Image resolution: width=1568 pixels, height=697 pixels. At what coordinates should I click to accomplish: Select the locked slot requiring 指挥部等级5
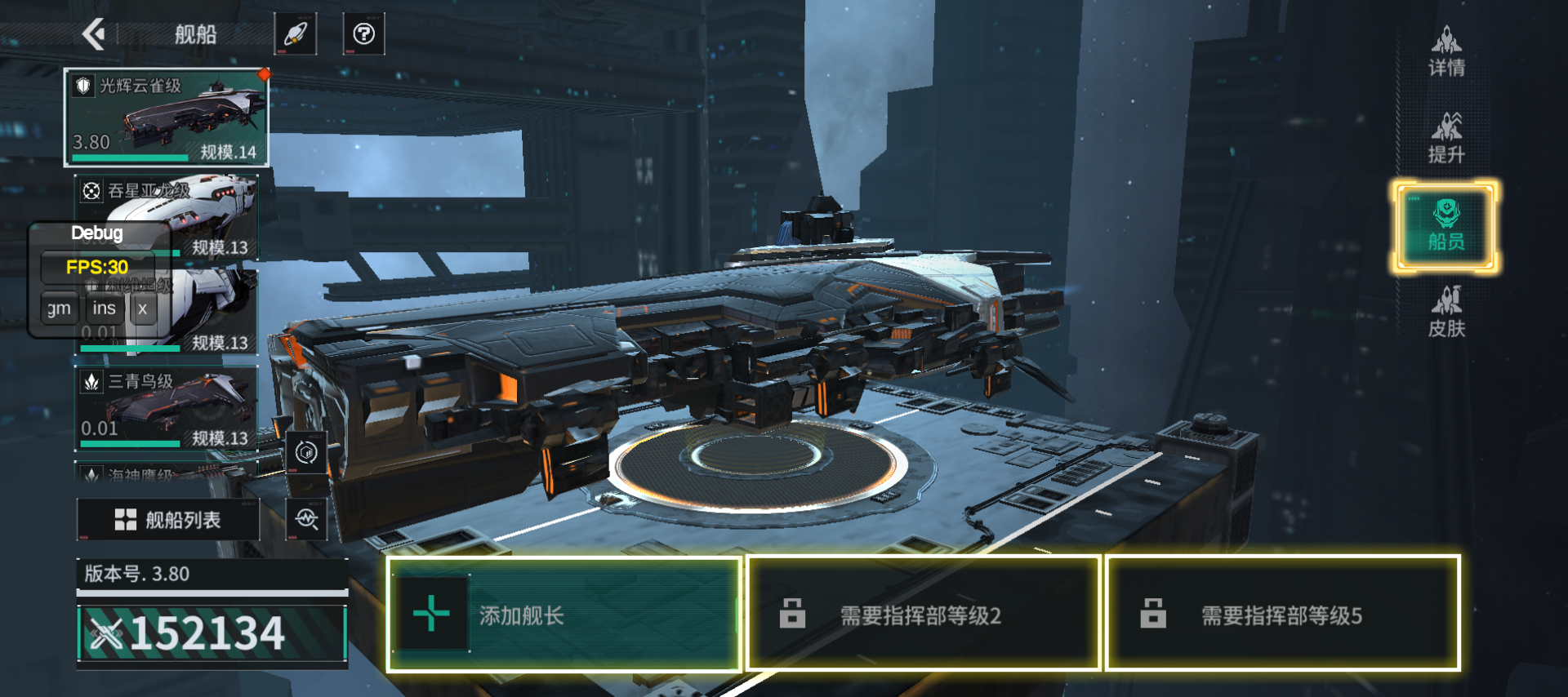[x=1282, y=615]
